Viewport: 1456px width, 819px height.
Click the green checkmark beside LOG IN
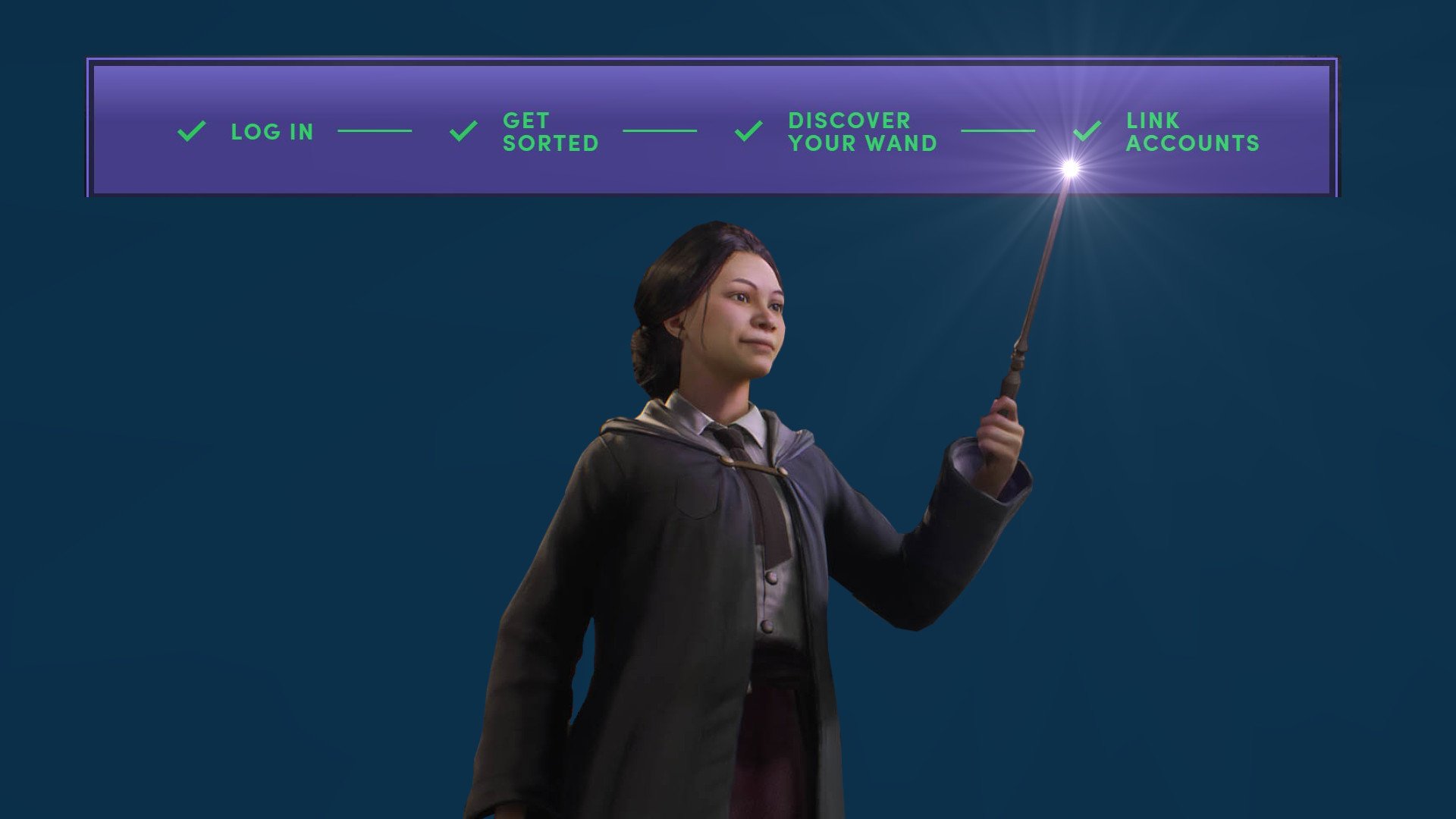pyautogui.click(x=190, y=131)
